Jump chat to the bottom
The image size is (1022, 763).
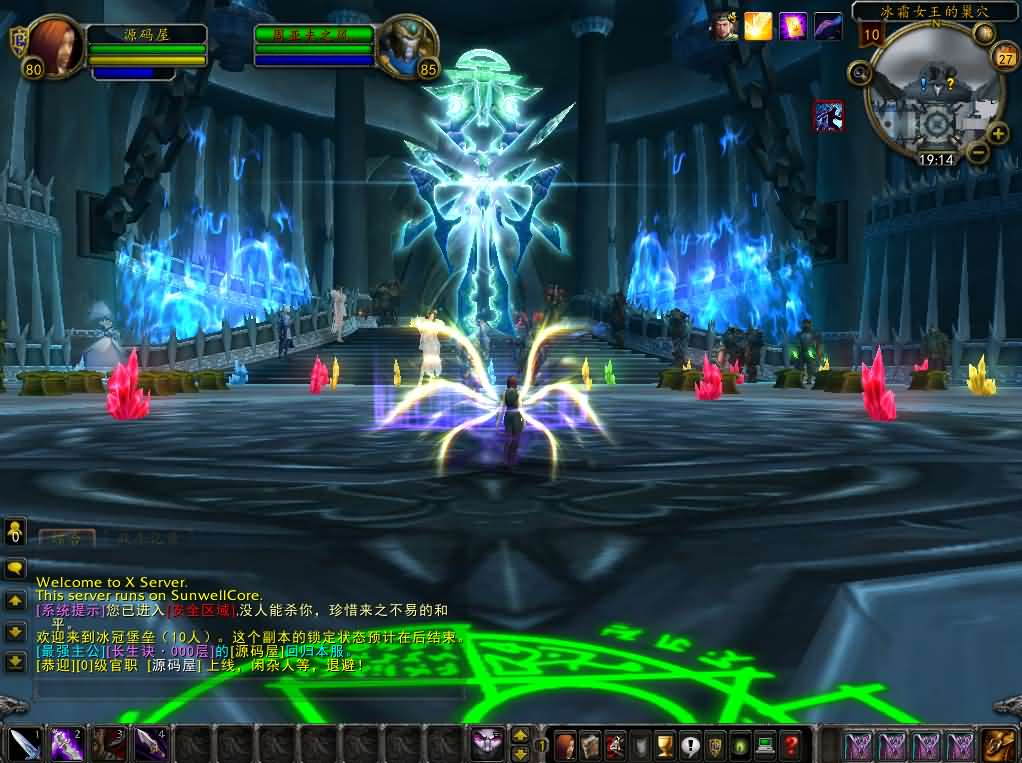pos(15,662)
